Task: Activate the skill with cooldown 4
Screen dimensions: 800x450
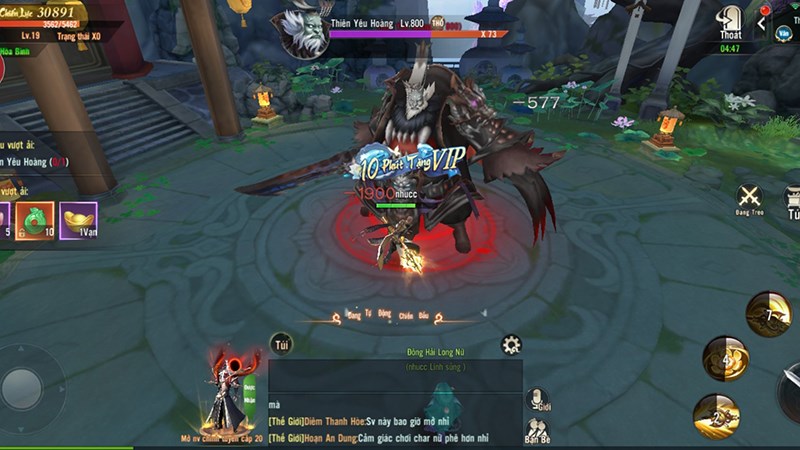Action: tap(725, 358)
